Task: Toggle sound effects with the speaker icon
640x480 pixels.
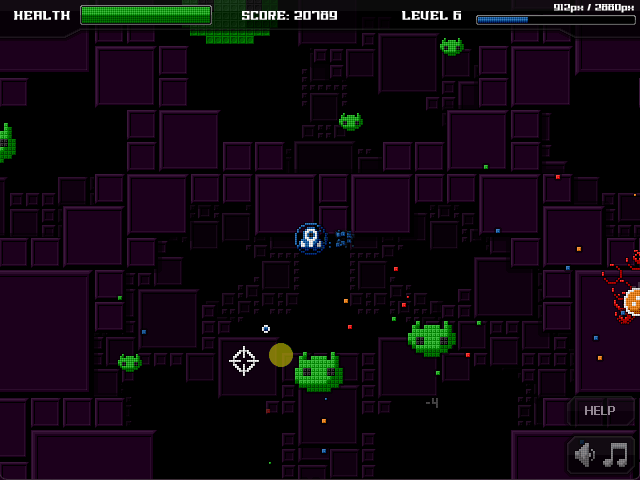Action: [586, 456]
